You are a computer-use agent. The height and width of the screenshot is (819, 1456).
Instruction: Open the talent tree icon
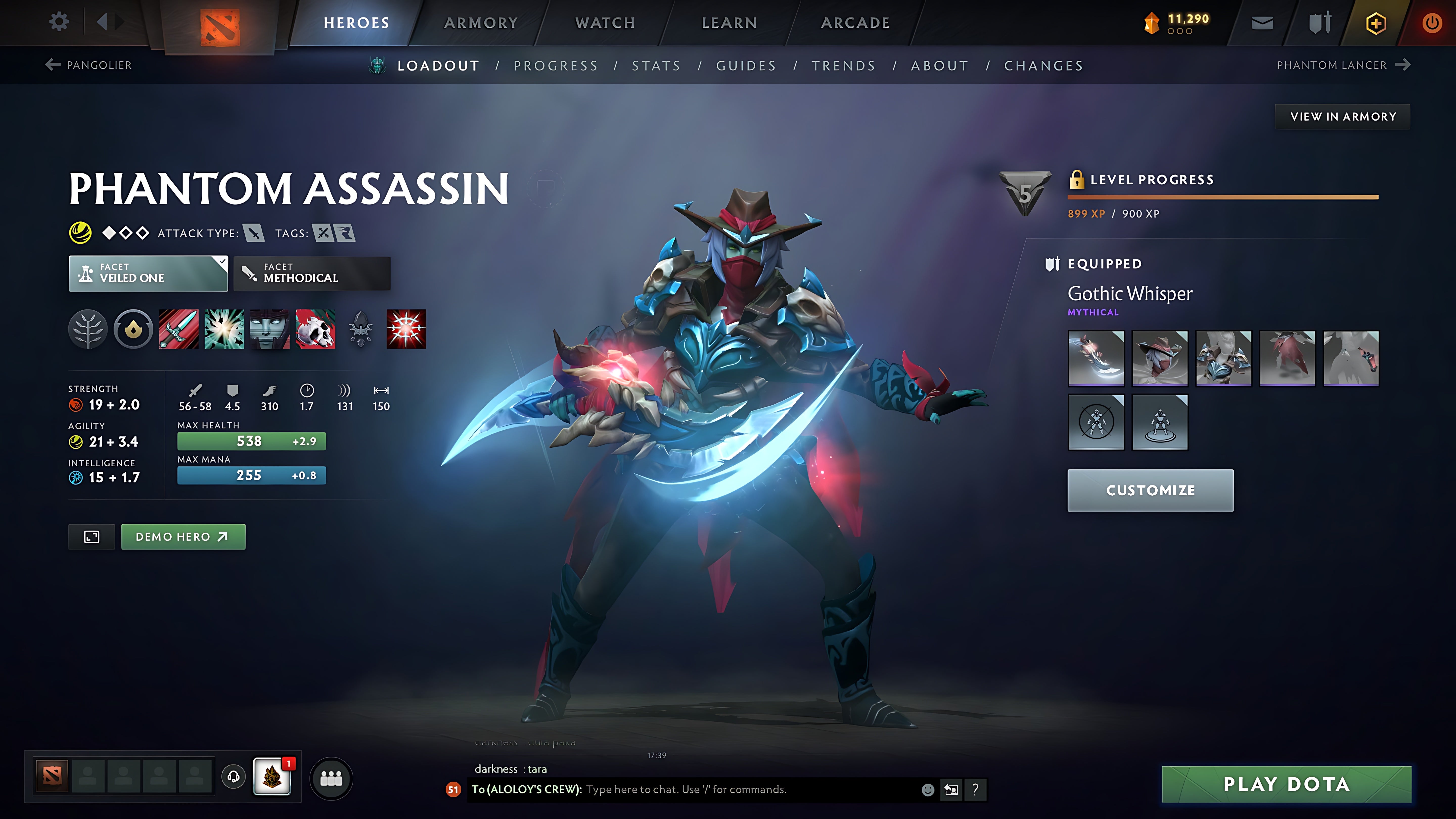(88, 329)
